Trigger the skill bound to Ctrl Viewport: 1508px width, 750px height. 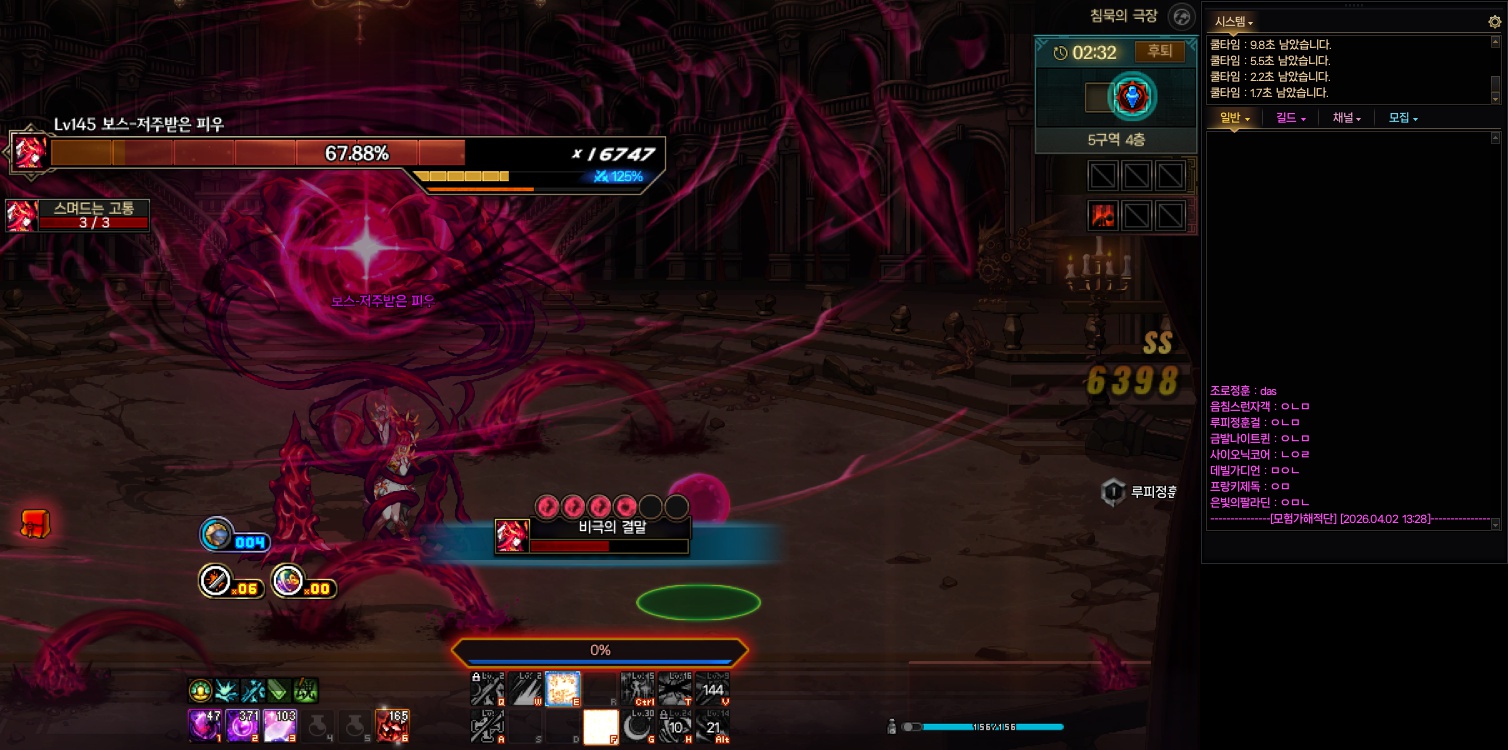click(x=637, y=688)
